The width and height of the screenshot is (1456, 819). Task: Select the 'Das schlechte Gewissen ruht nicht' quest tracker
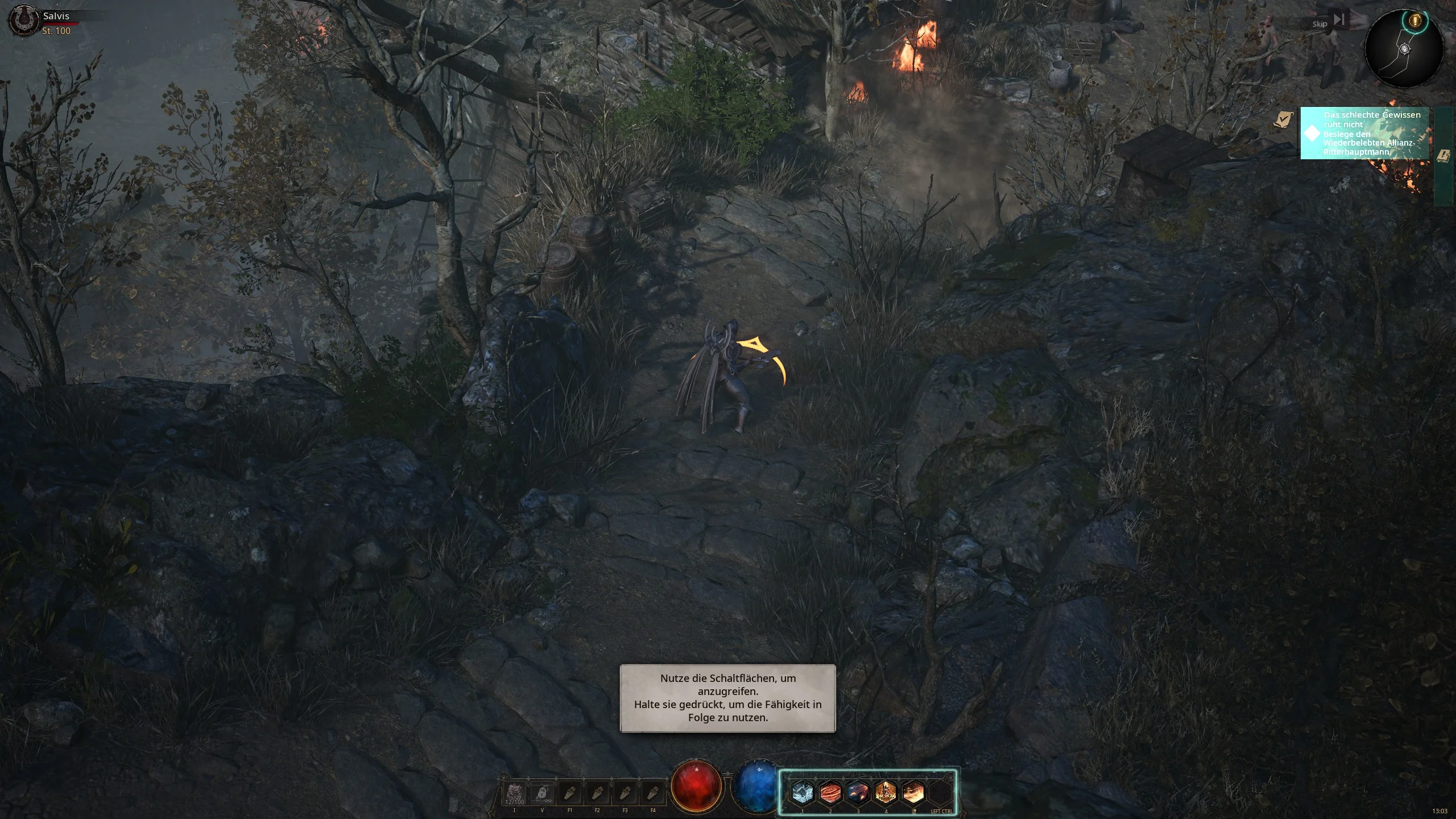click(x=1365, y=133)
